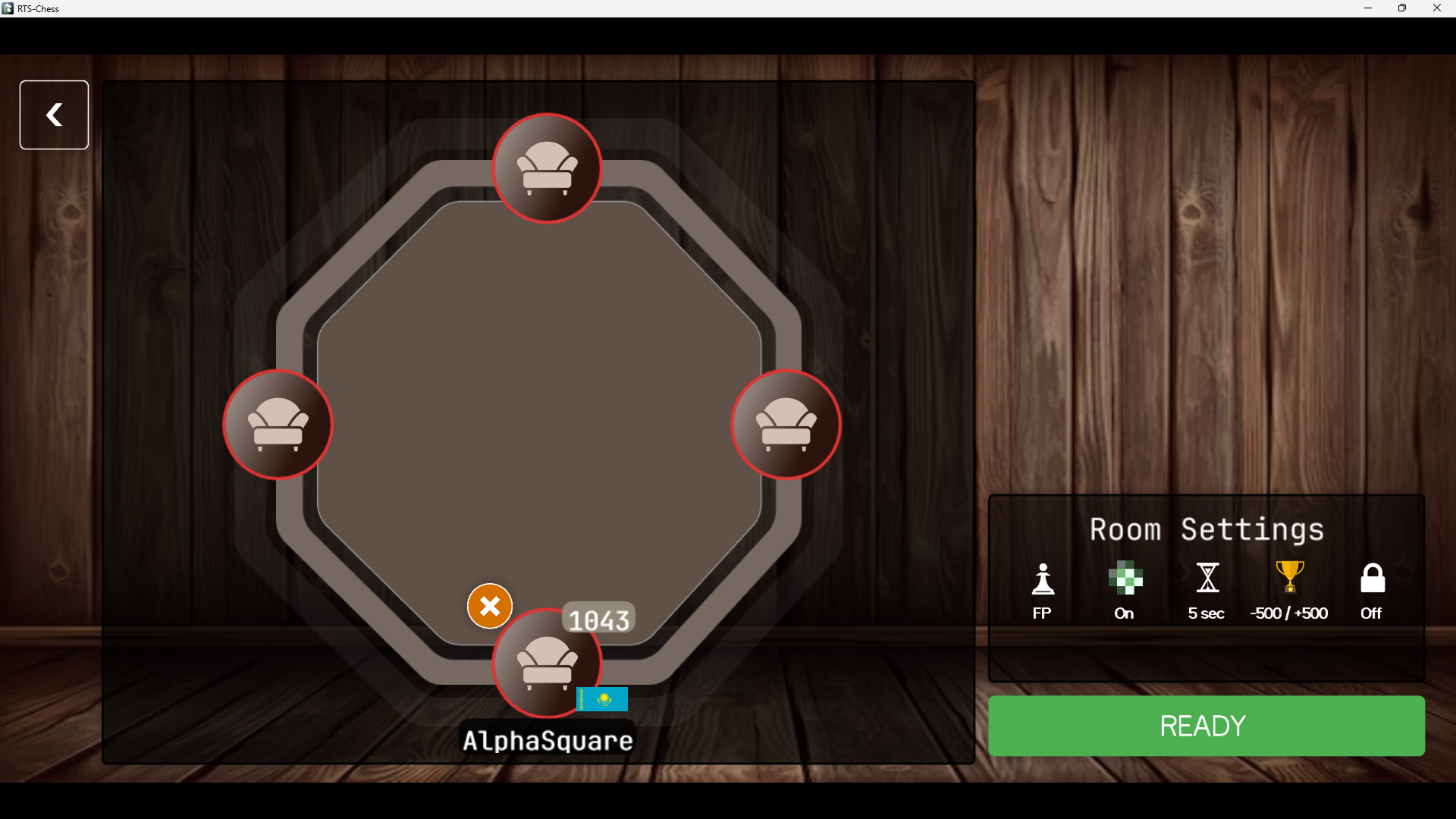Select the right empty chair seat
The image size is (1456, 819).
786,425
